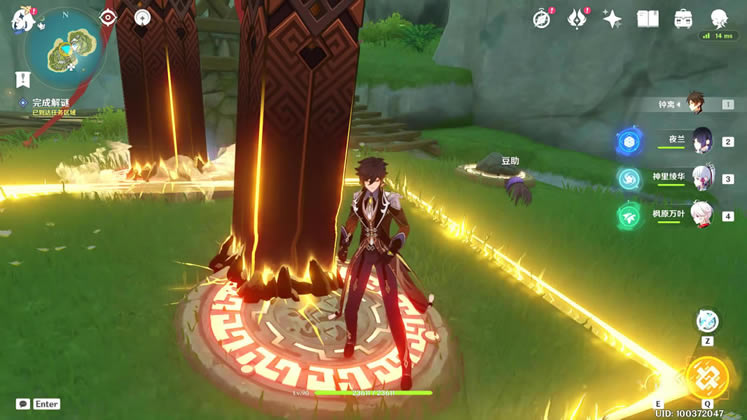Open the backpack inventory
The height and width of the screenshot is (420, 747).
pos(683,19)
